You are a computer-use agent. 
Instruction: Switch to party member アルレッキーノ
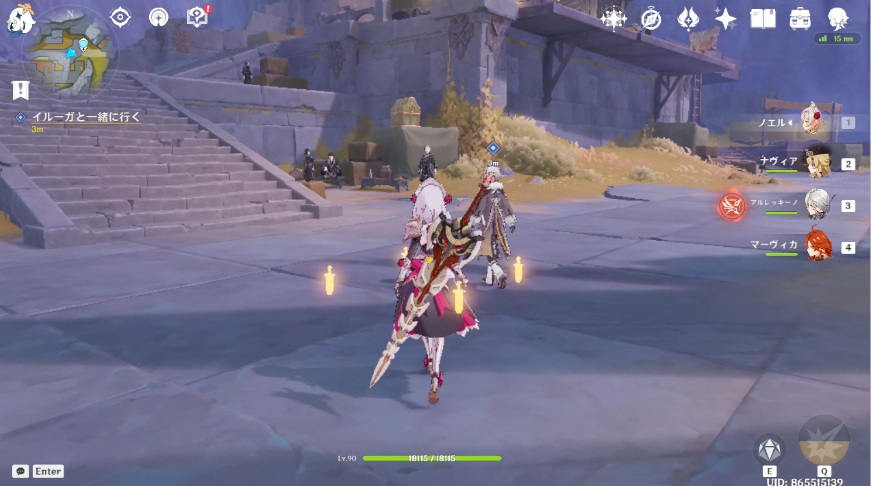pyautogui.click(x=818, y=204)
